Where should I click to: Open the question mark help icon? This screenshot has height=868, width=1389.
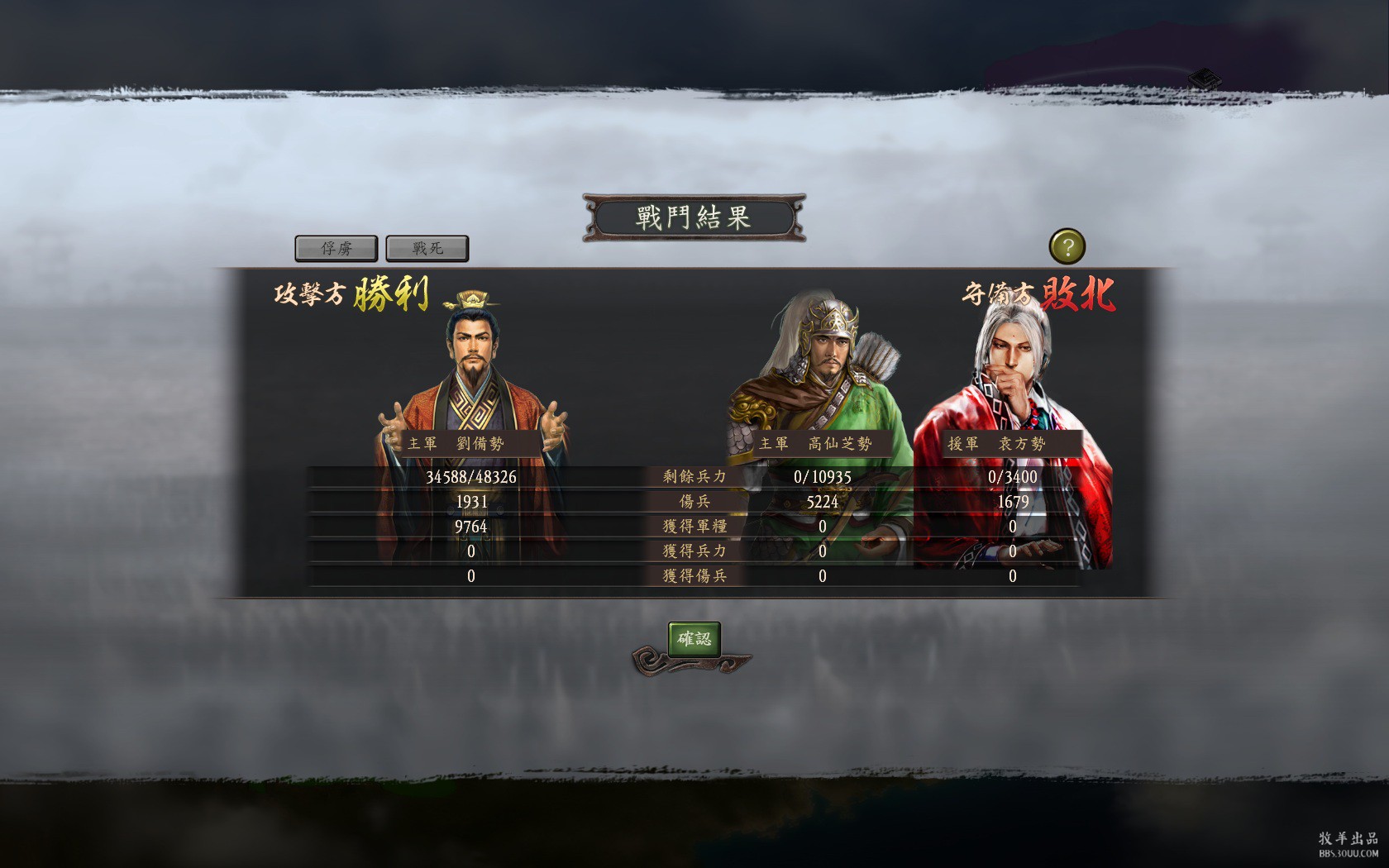1067,246
